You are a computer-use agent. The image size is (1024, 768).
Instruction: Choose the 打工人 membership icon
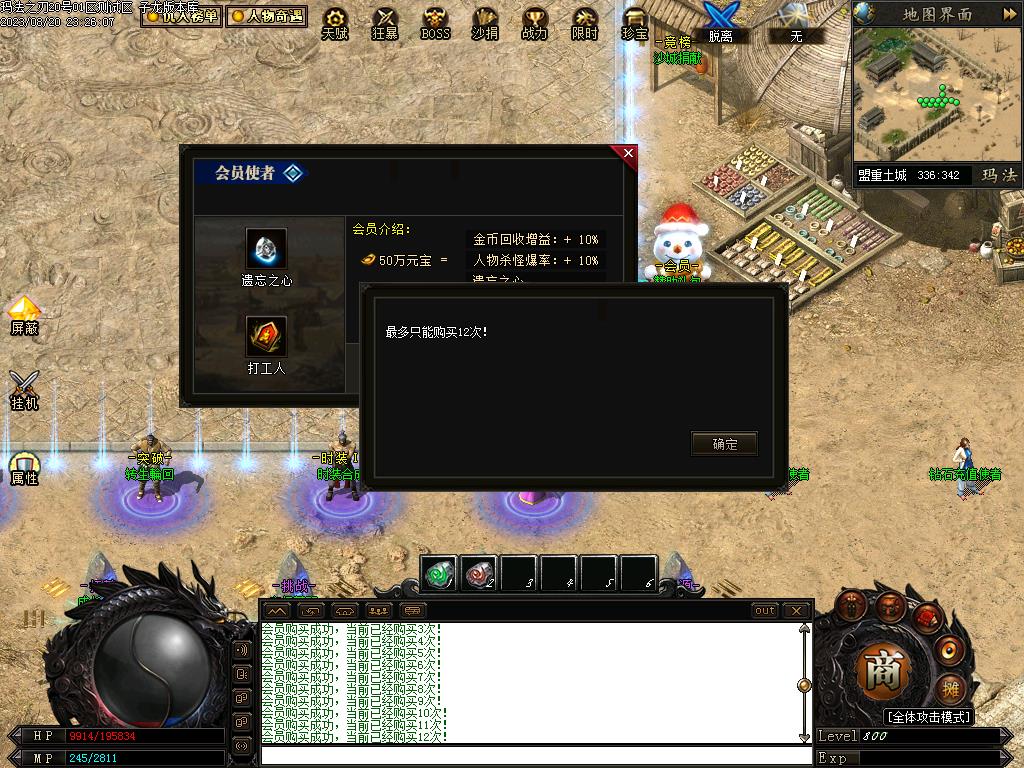[x=266, y=337]
